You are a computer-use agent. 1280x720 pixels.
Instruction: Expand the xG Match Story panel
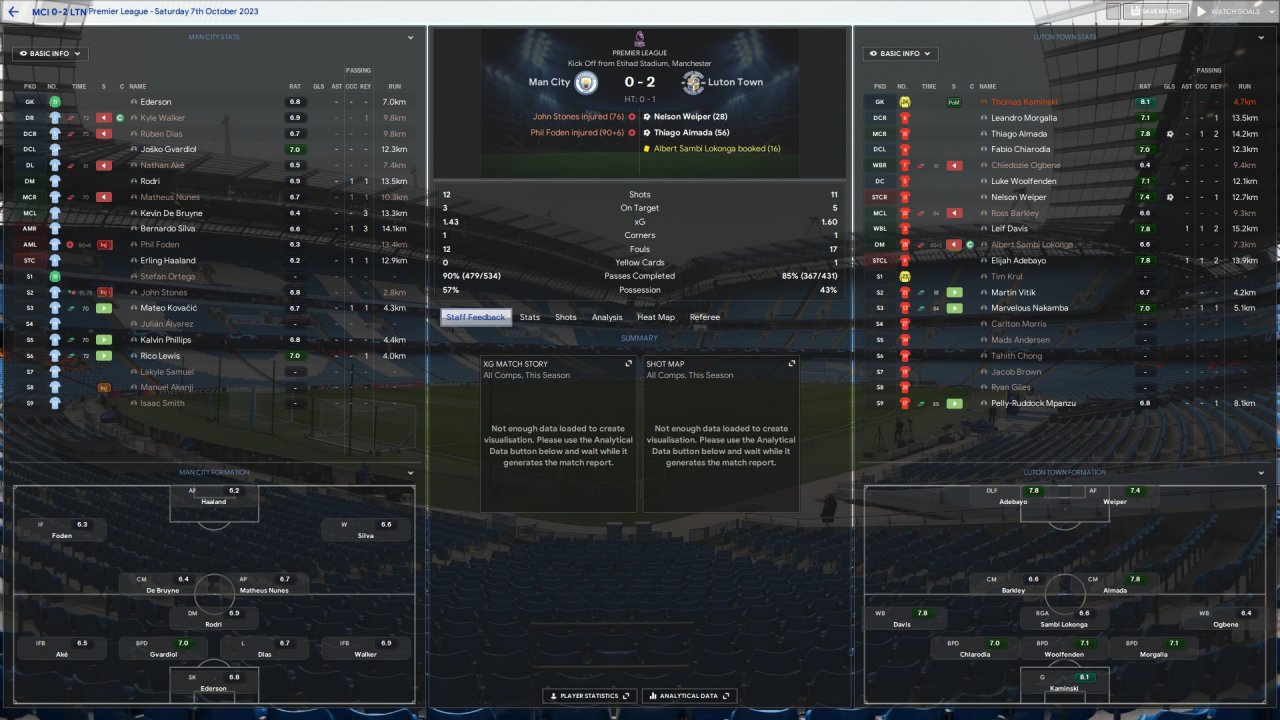coord(628,364)
